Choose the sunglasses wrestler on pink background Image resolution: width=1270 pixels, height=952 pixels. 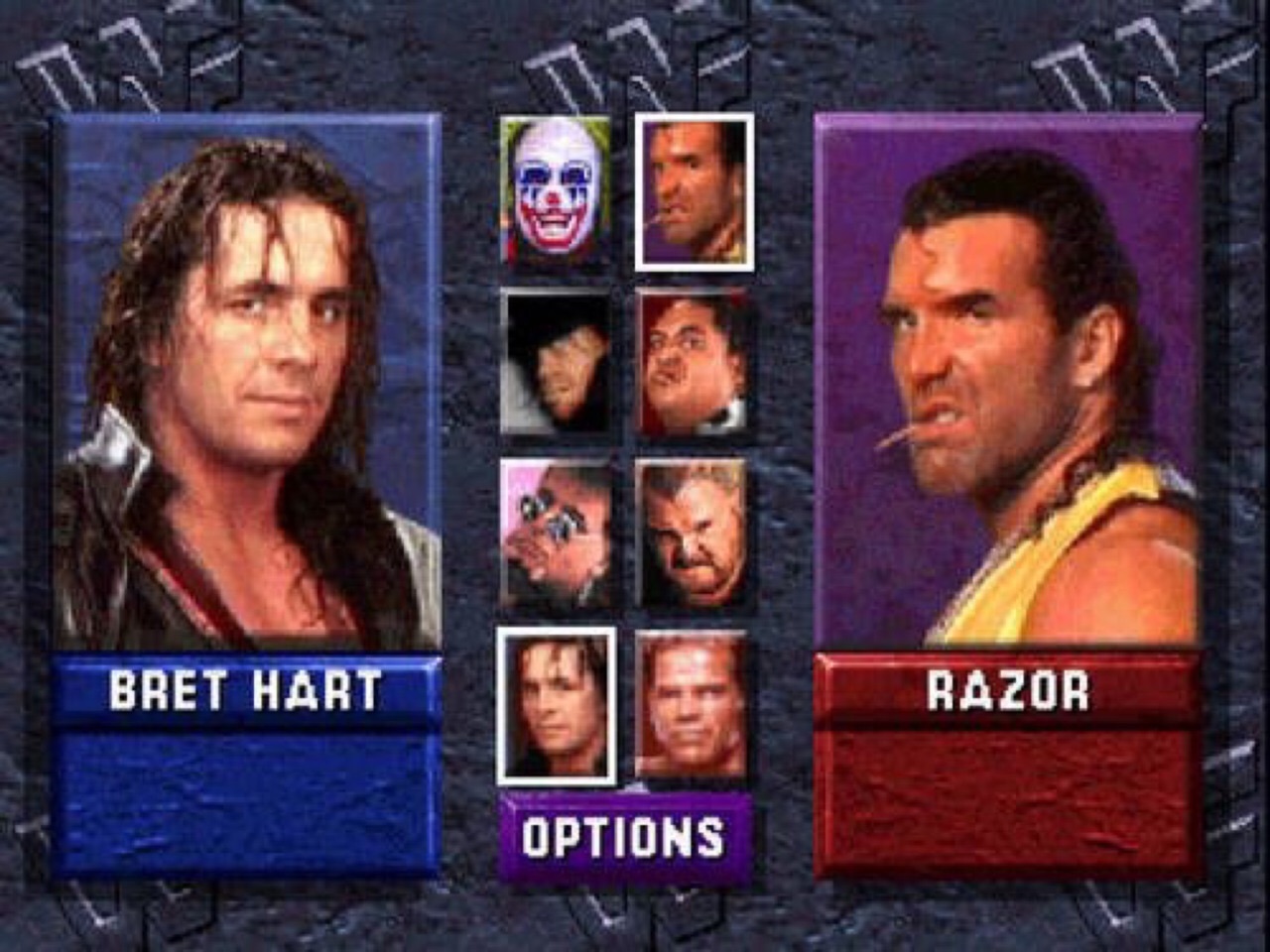click(x=555, y=534)
